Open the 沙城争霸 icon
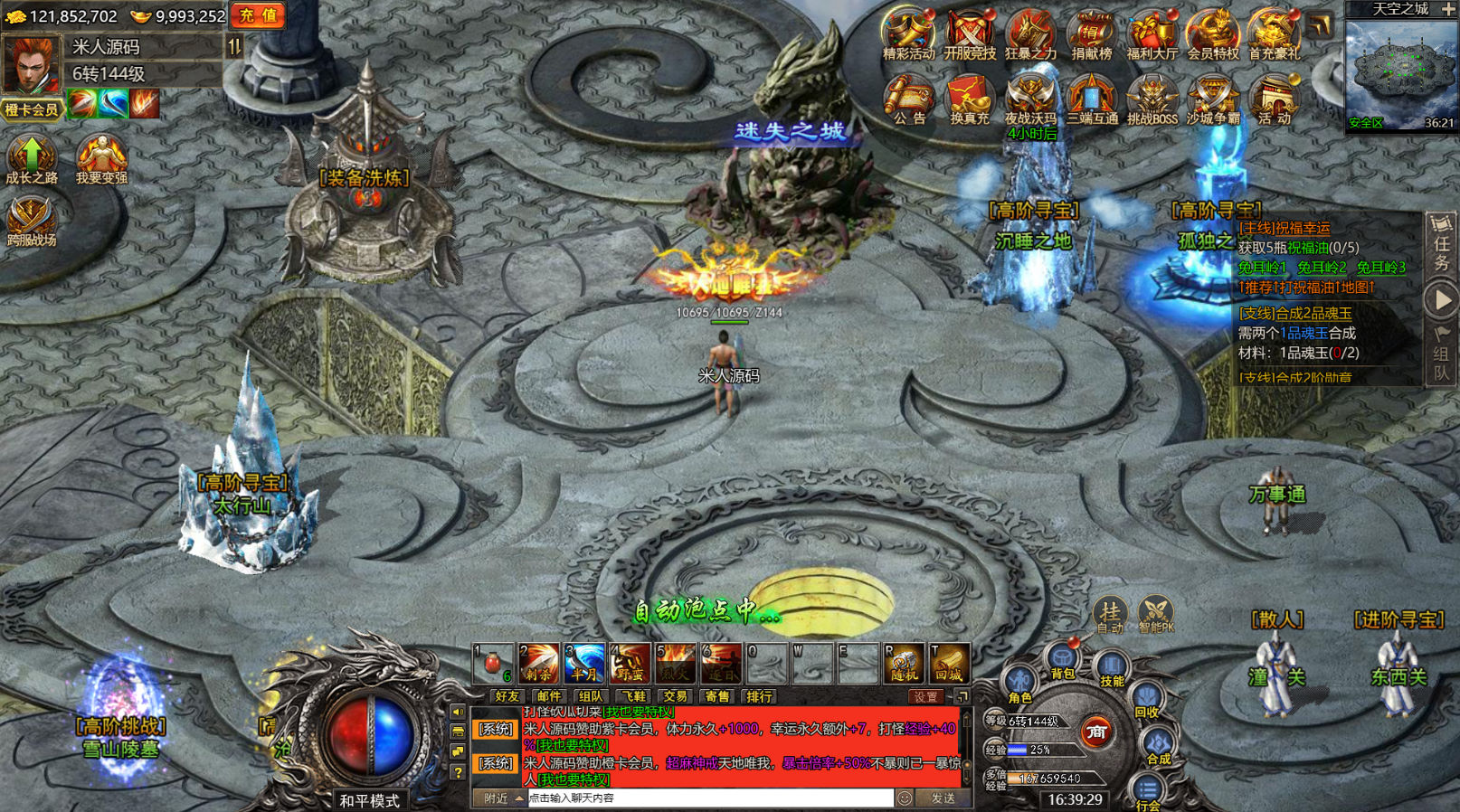Image resolution: width=1460 pixels, height=812 pixels. click(x=1212, y=99)
